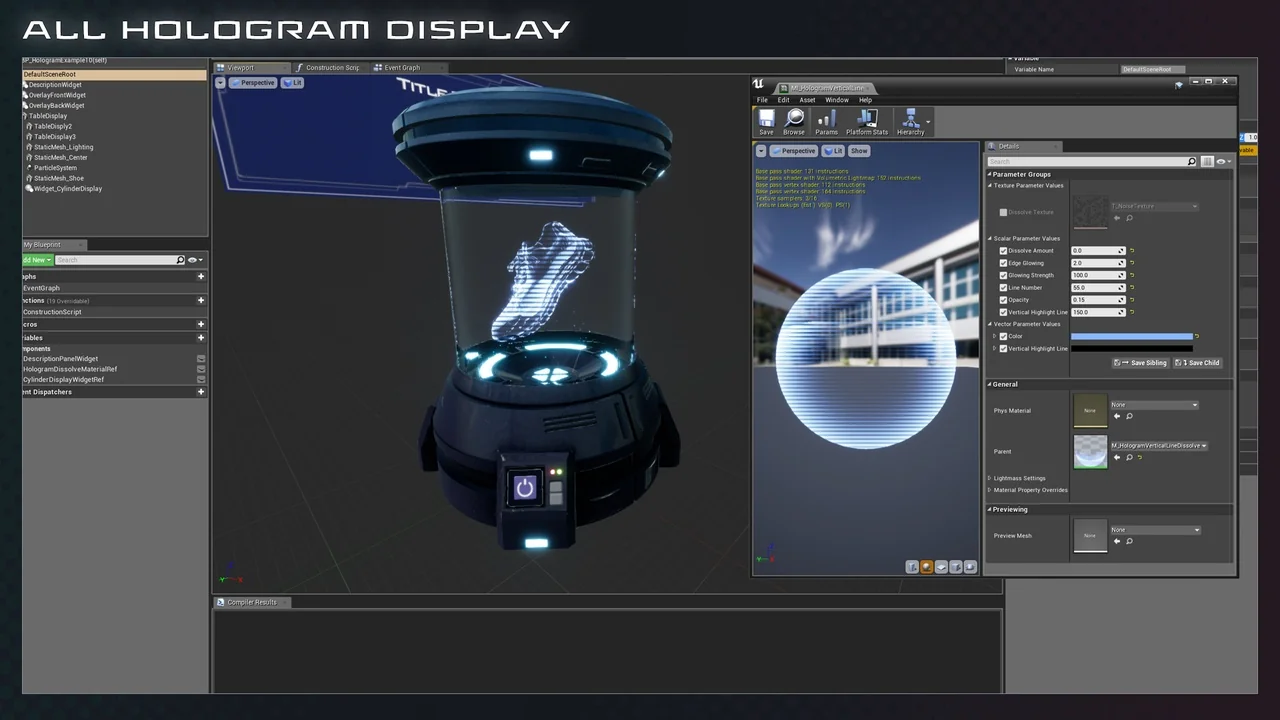Toggle the Opacity parameter checkbox
1280x720 pixels.
[x=1003, y=300]
